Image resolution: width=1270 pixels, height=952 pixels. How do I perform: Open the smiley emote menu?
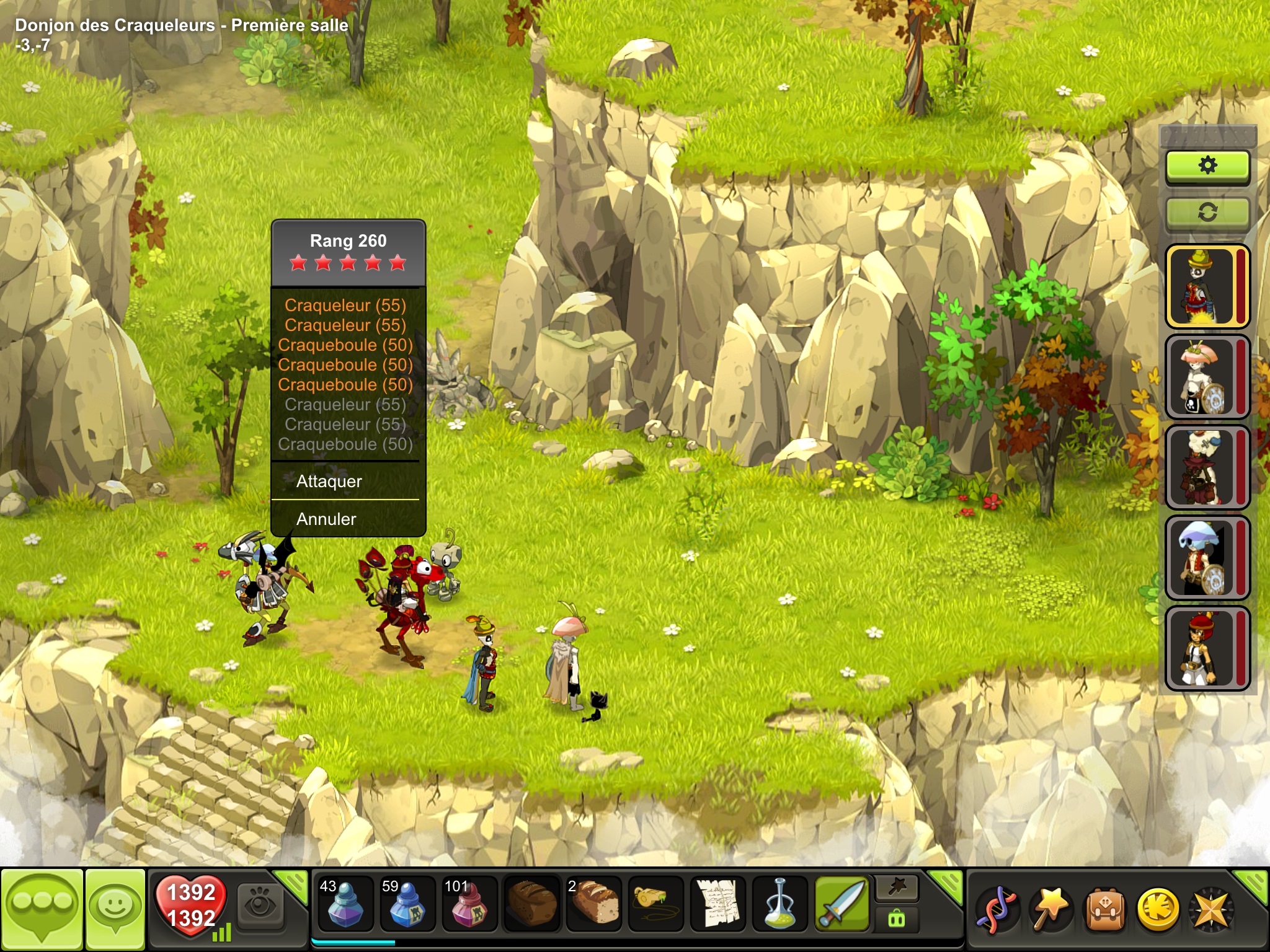coord(115,910)
